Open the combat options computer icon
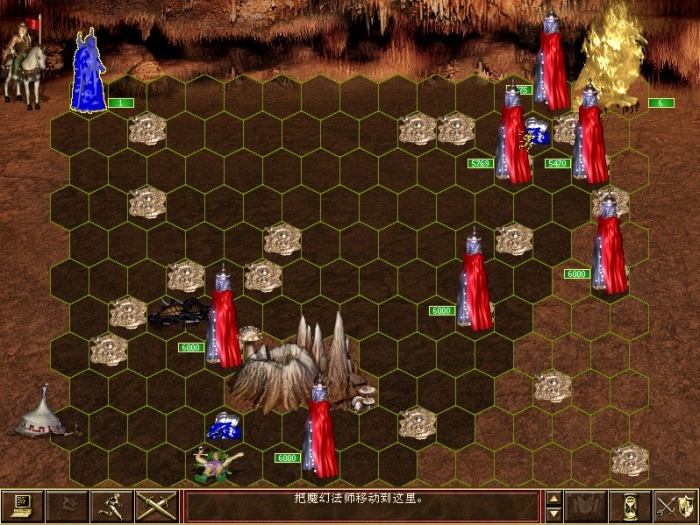The image size is (700, 525). click(x=22, y=505)
